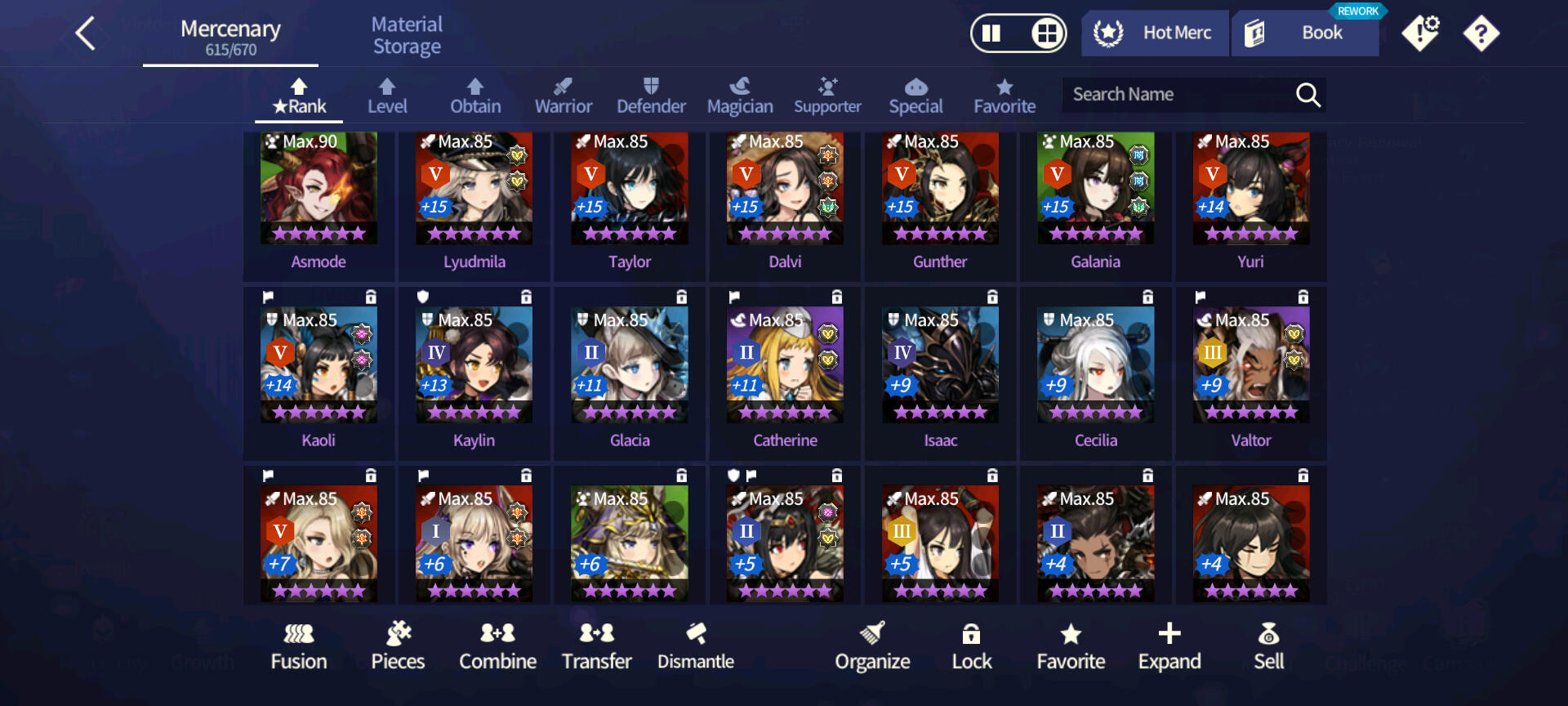Go back with the arrow button

pos(87,34)
